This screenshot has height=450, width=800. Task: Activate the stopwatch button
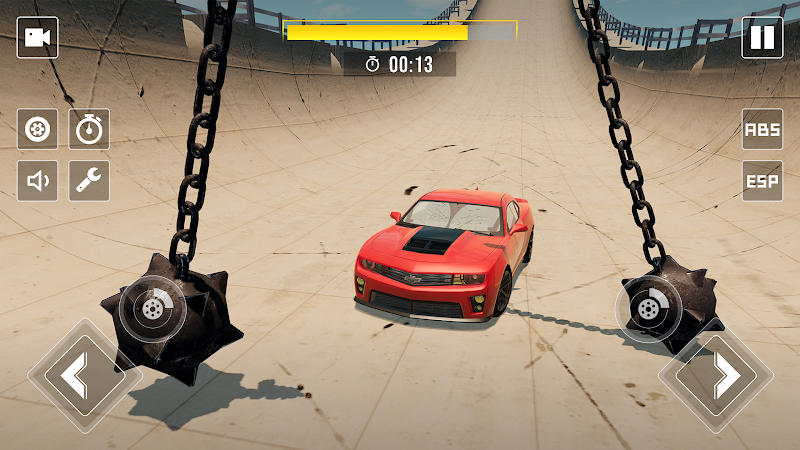click(89, 129)
